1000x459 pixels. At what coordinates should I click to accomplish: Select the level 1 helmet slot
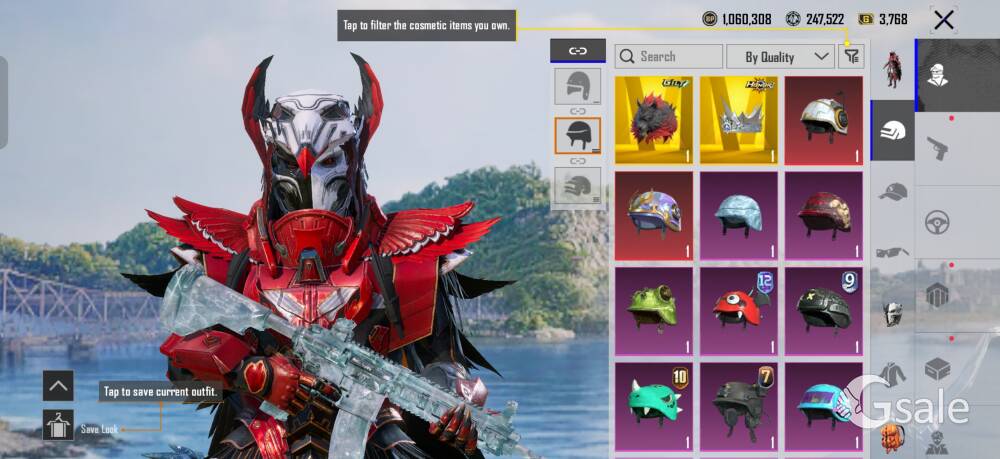click(578, 86)
